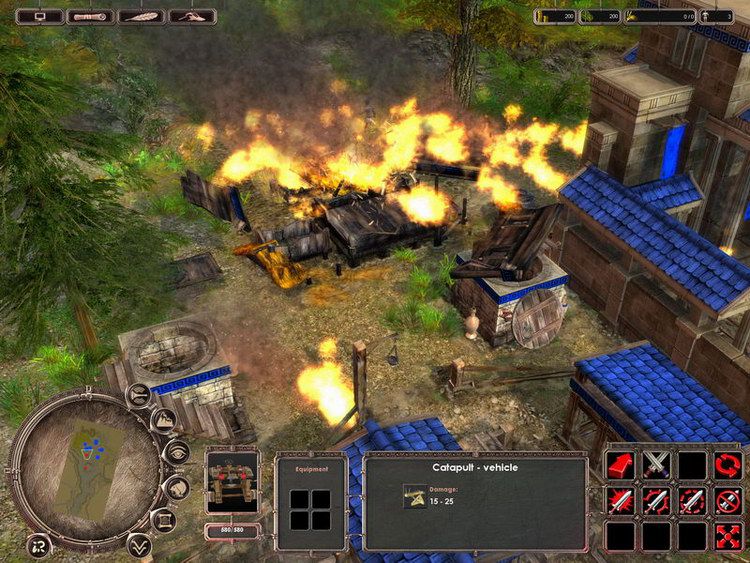This screenshot has width=750, height=563.
Task: Select the catapult unit portrait
Action: [231, 481]
